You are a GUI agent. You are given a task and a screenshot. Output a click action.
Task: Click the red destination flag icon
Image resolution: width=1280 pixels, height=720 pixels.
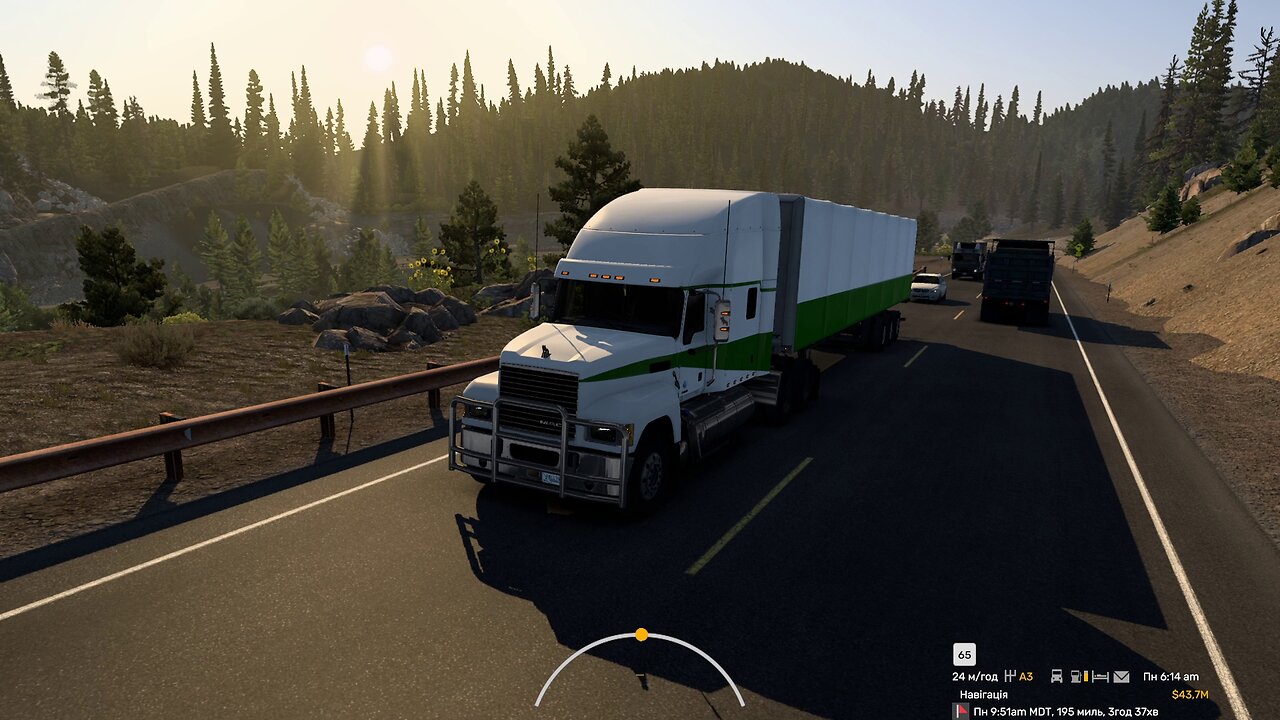(961, 711)
